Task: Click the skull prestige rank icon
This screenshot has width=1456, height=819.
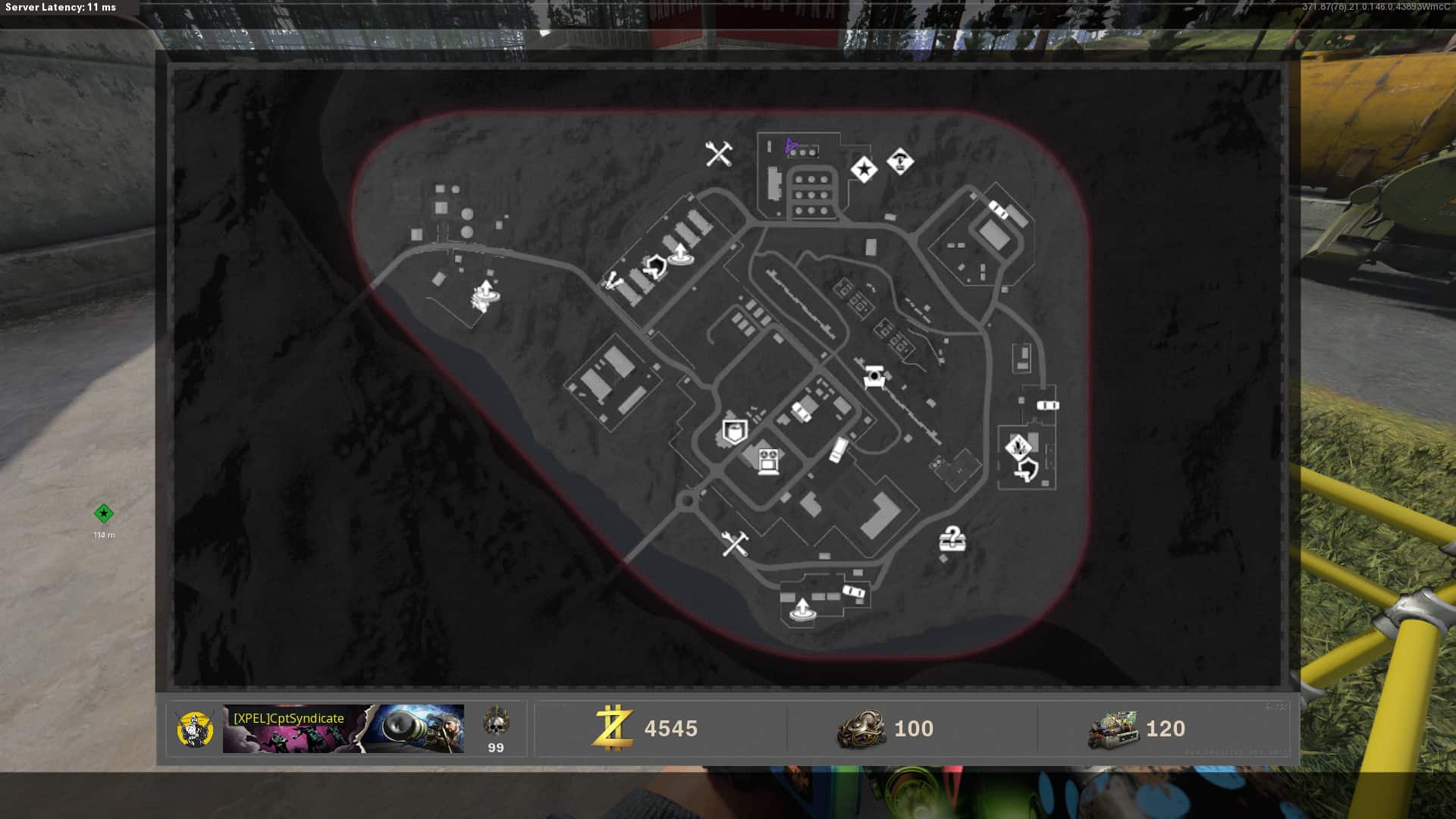Action: point(496,721)
